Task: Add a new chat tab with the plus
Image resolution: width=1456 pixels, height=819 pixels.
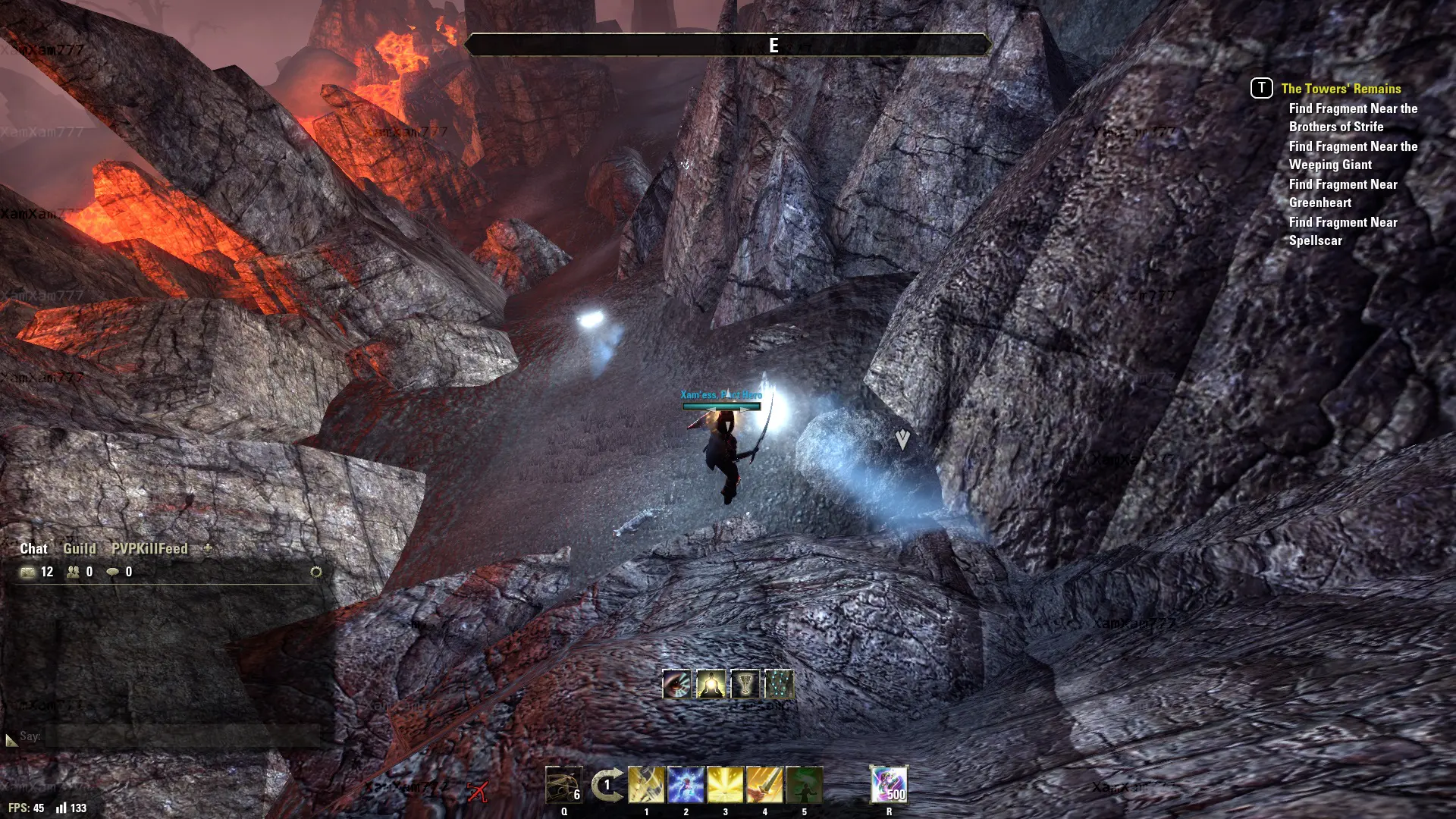Action: click(x=208, y=548)
